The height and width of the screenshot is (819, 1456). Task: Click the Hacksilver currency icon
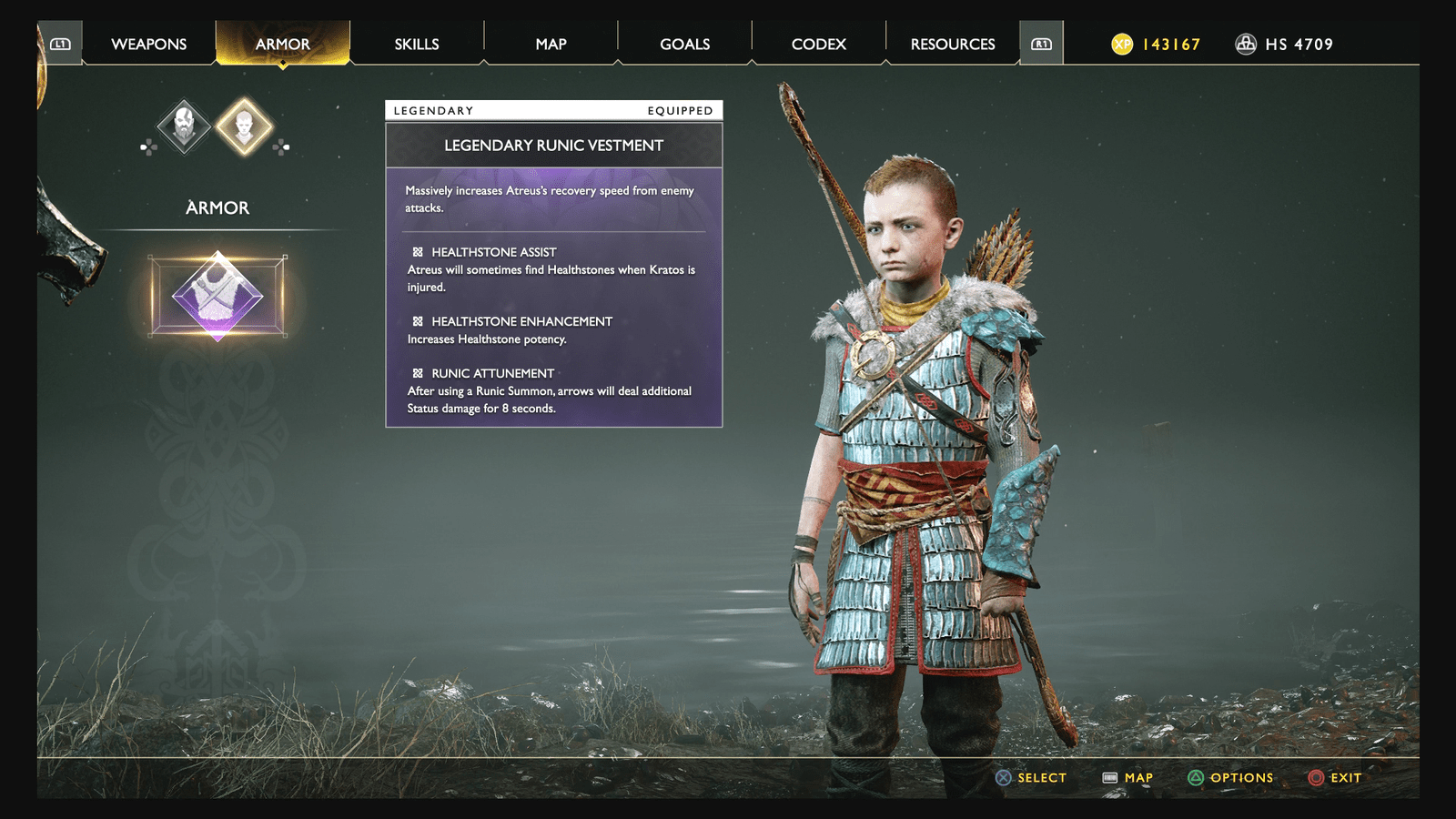pyautogui.click(x=1247, y=43)
